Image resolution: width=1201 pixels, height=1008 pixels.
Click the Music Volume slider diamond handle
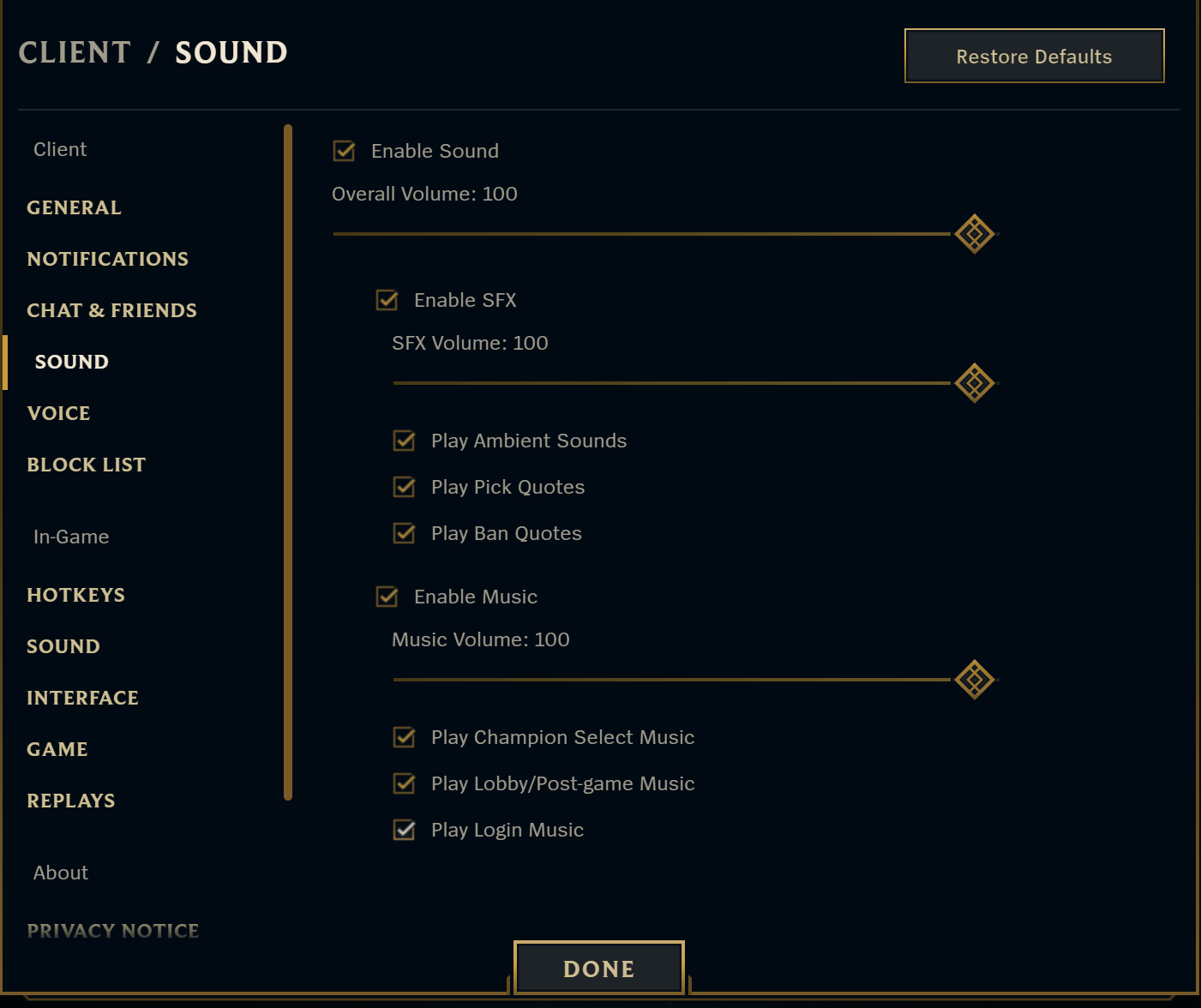point(974,680)
